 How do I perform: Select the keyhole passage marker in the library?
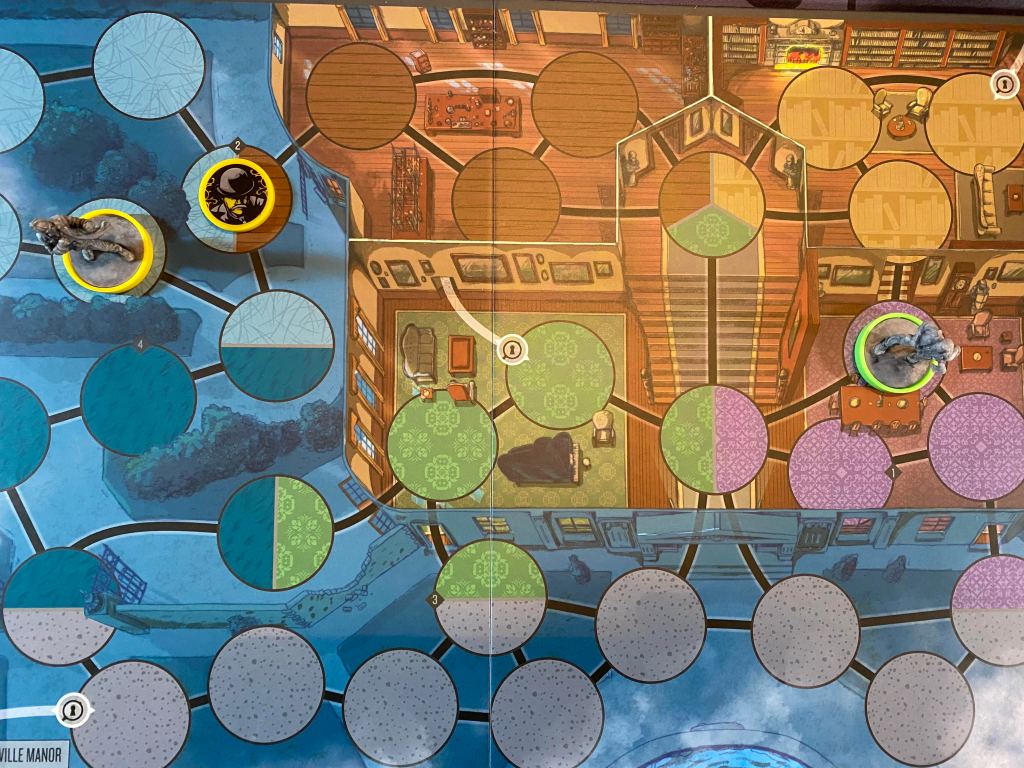coord(1003,86)
